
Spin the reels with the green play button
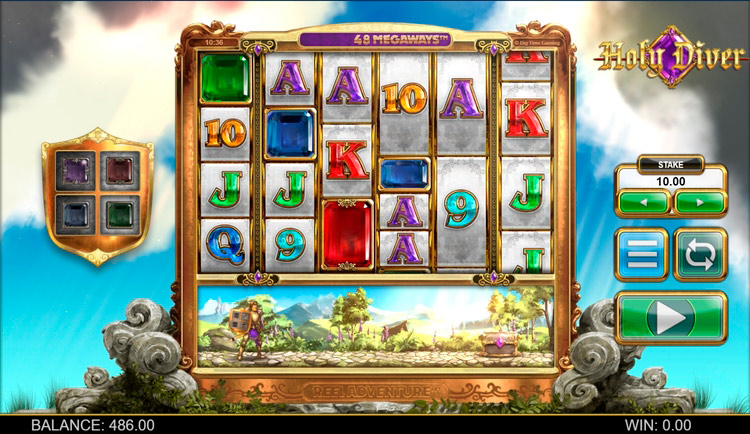coord(671,318)
